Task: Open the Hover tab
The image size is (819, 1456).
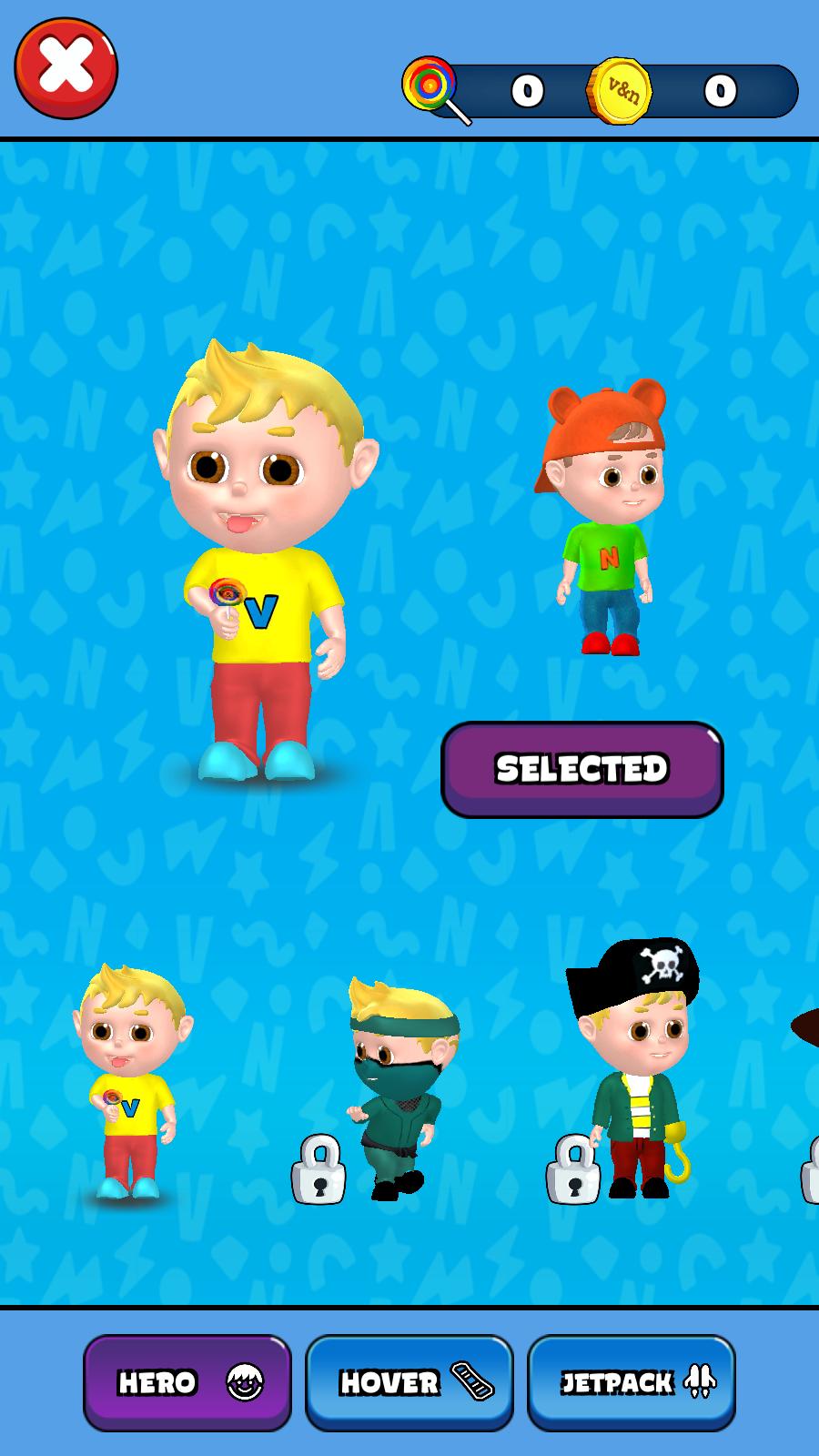Action: [409, 1382]
